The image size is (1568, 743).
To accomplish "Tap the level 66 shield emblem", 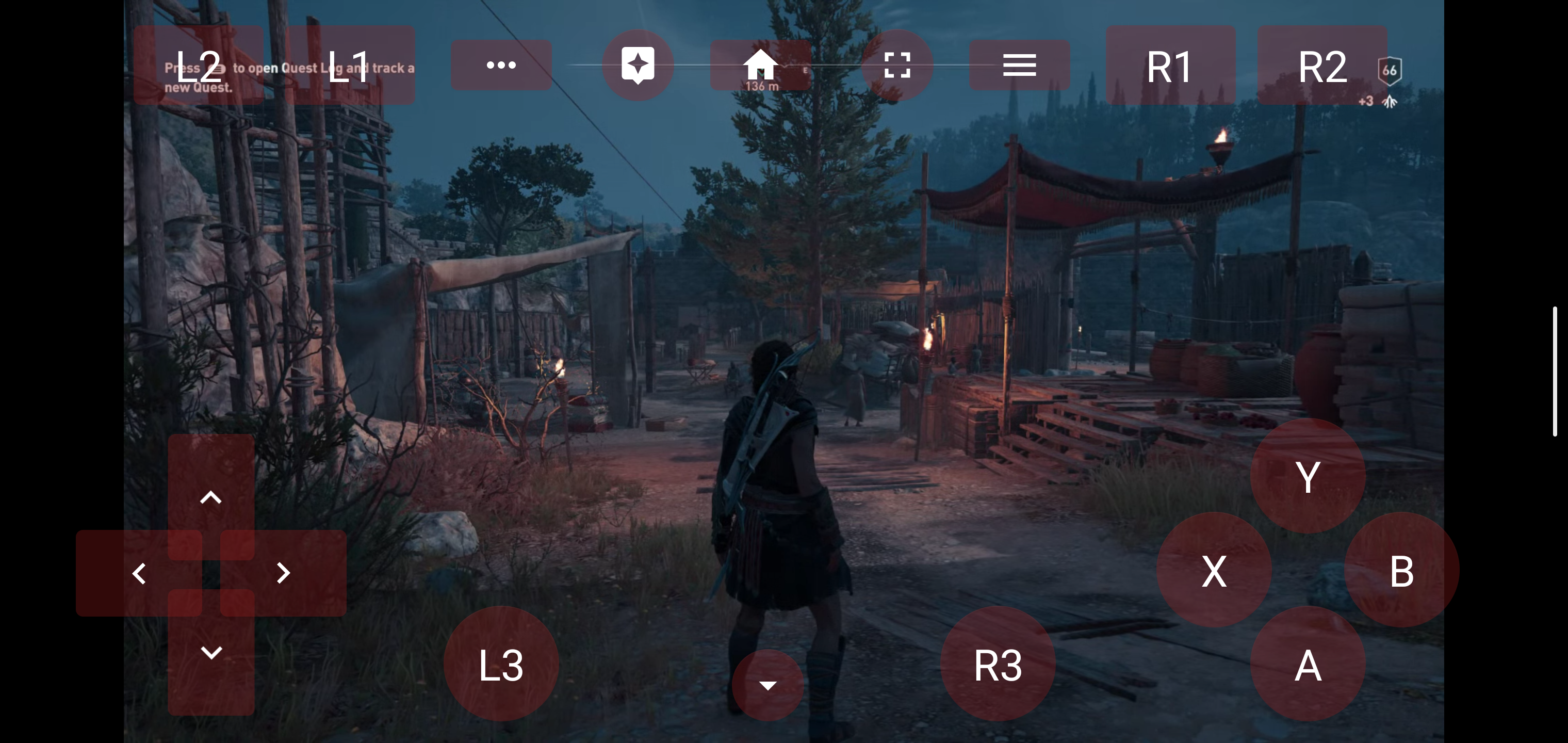I will (1390, 71).
